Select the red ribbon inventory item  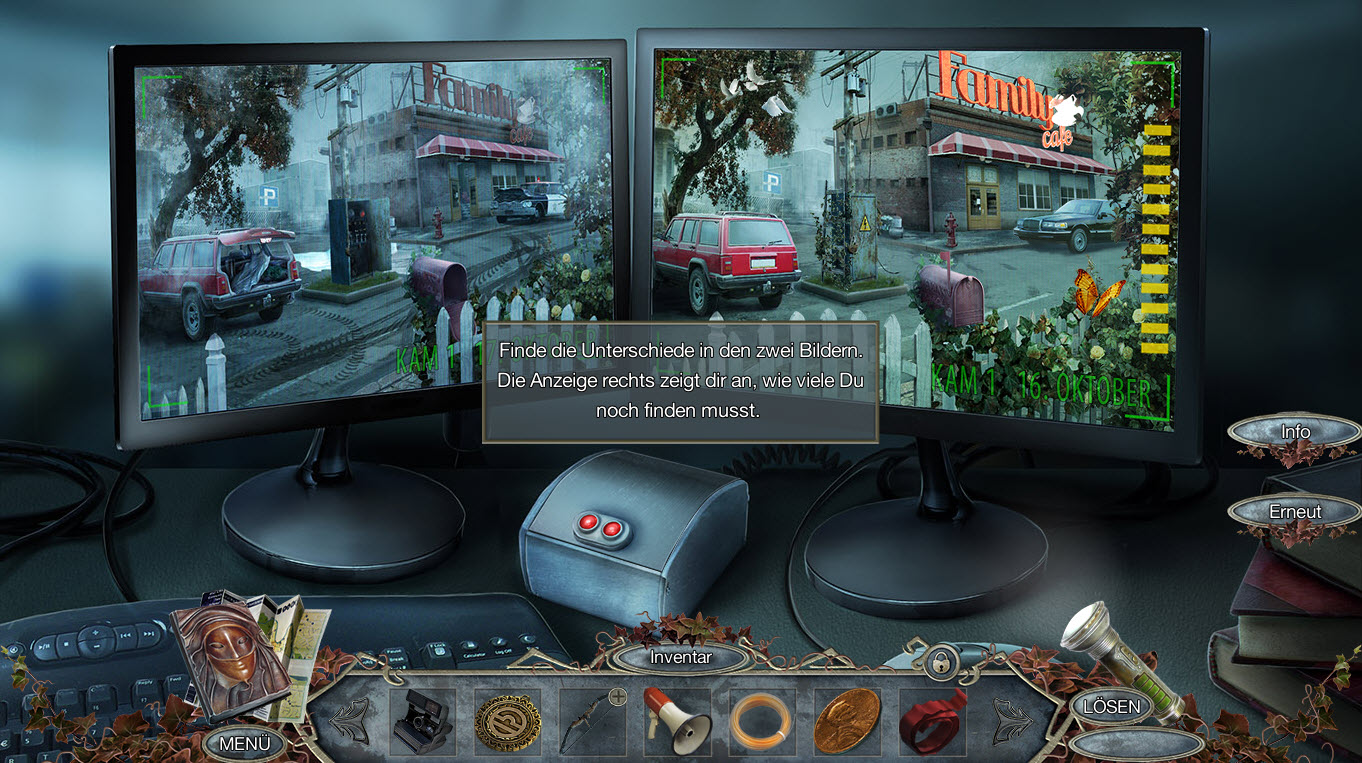[x=932, y=721]
